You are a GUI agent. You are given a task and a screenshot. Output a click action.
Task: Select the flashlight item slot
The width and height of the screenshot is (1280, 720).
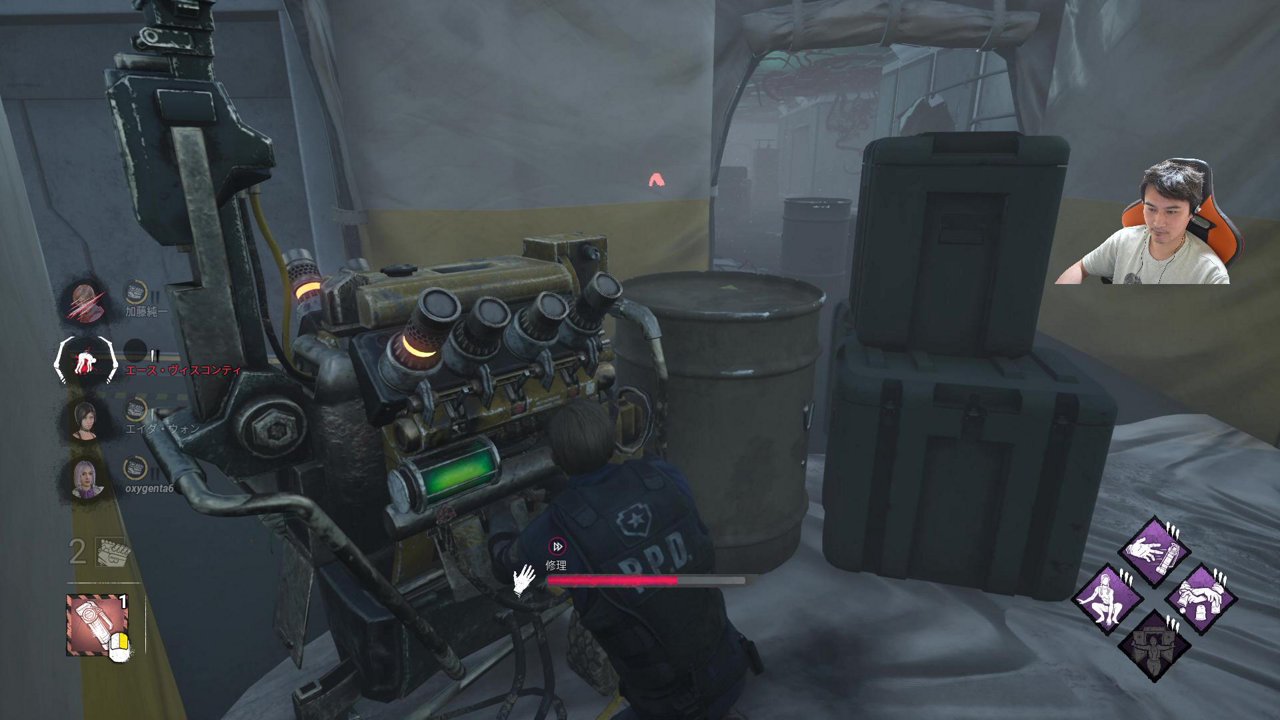(x=96, y=624)
